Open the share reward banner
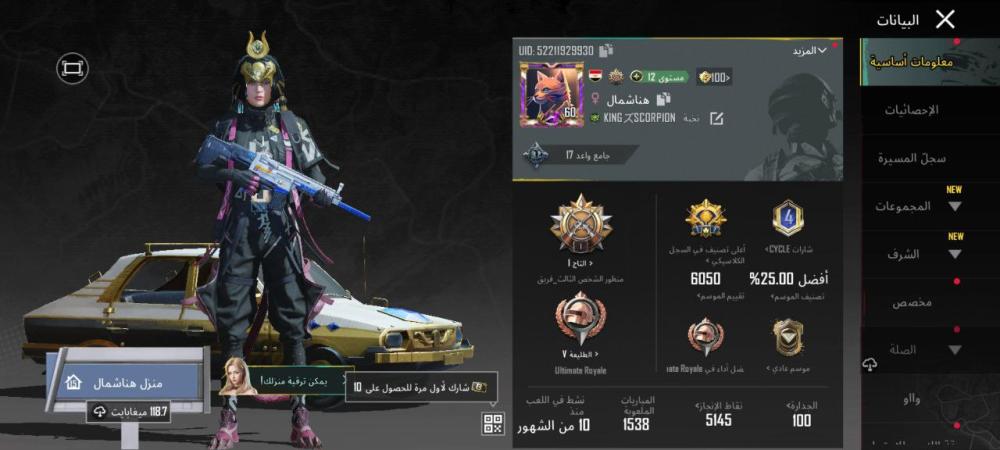Viewport: 1000px width, 450px height. 420,386
